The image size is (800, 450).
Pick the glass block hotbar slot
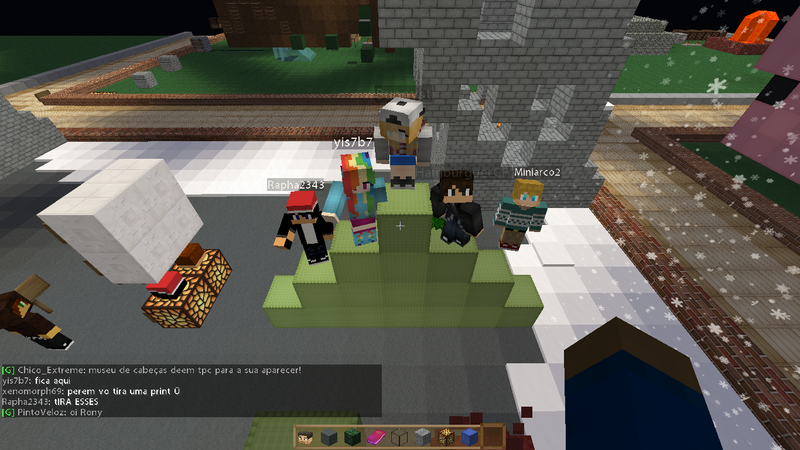[x=399, y=437]
